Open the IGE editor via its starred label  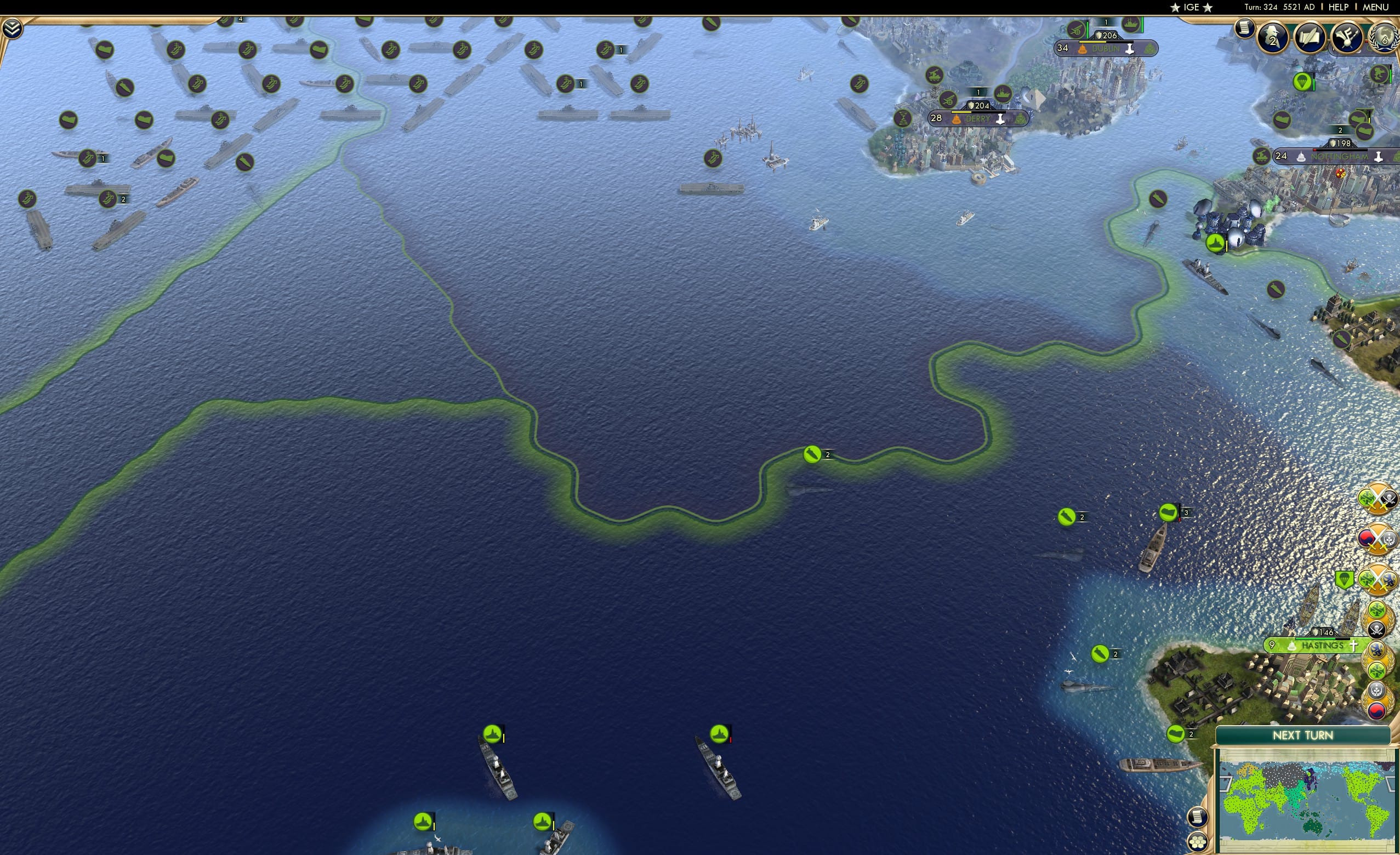point(1191,7)
